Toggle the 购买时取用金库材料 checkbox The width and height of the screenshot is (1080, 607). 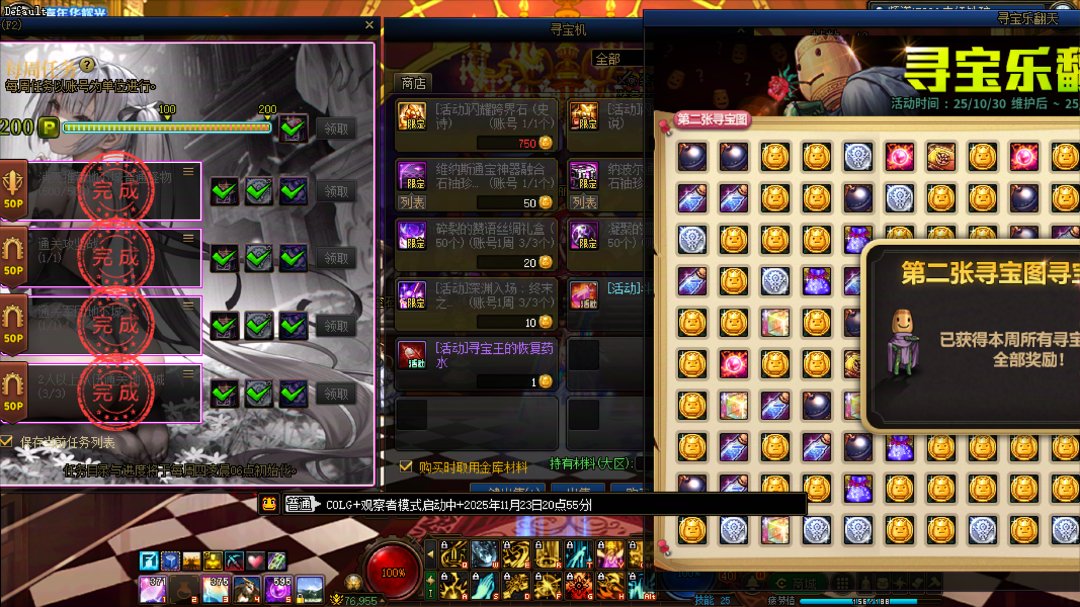tap(405, 466)
